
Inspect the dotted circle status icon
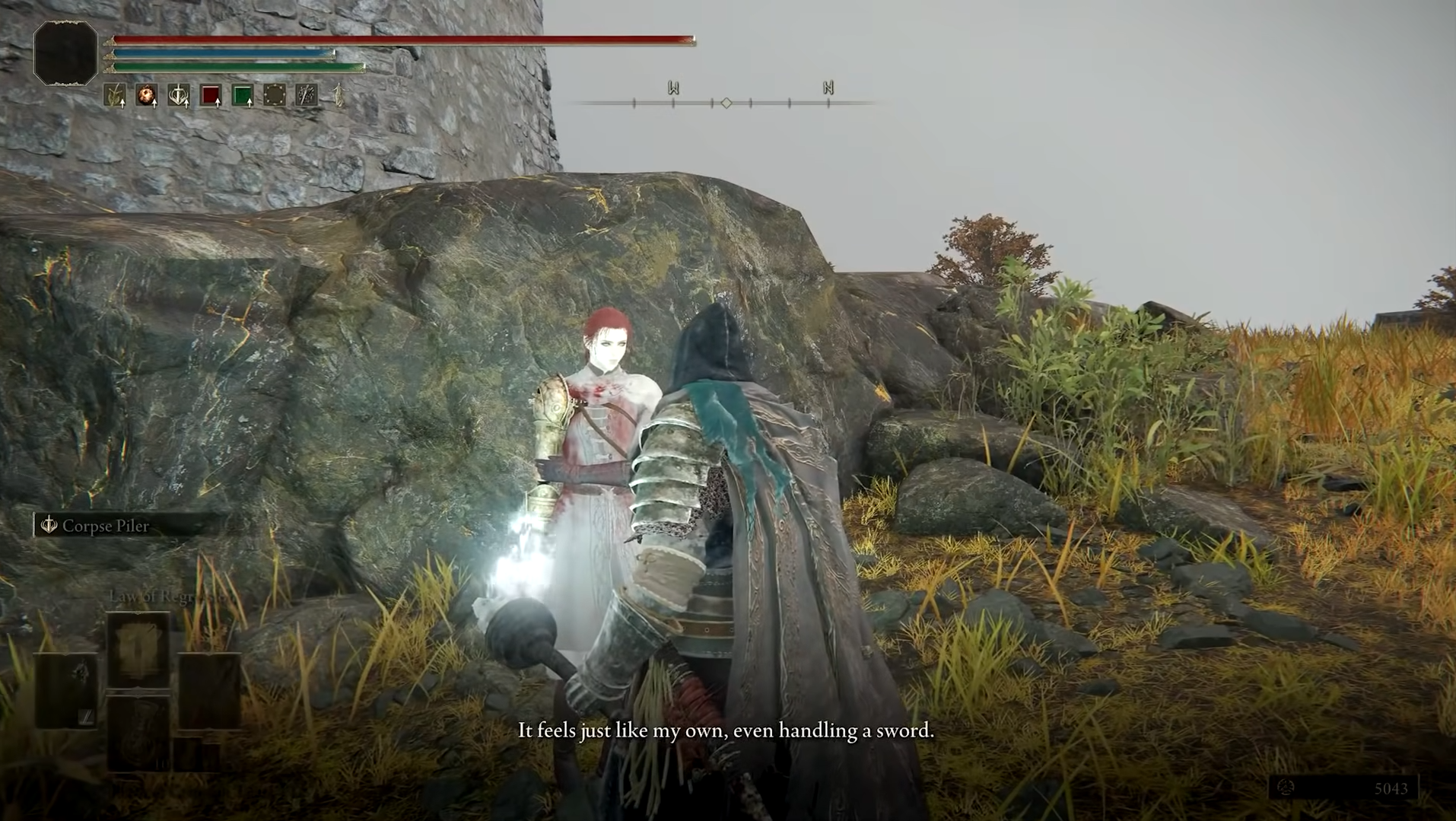click(275, 95)
